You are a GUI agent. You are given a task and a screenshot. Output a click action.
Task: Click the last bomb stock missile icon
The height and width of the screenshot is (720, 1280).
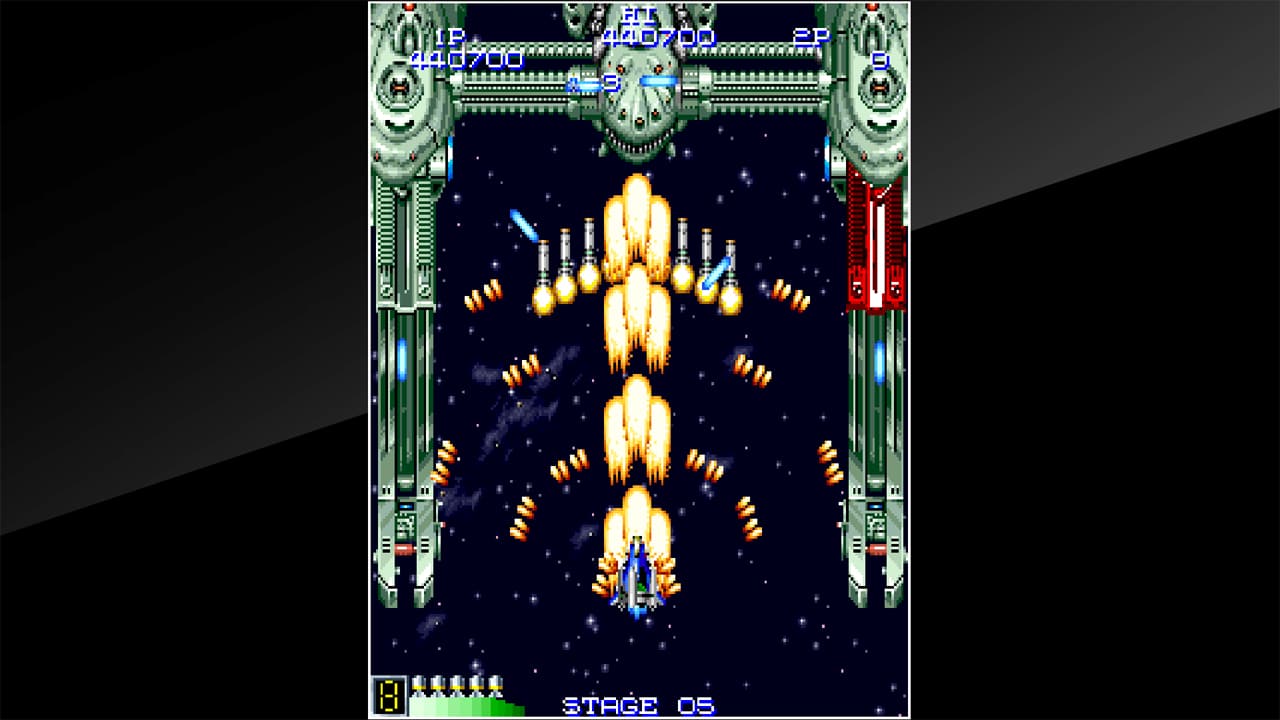[x=497, y=685]
